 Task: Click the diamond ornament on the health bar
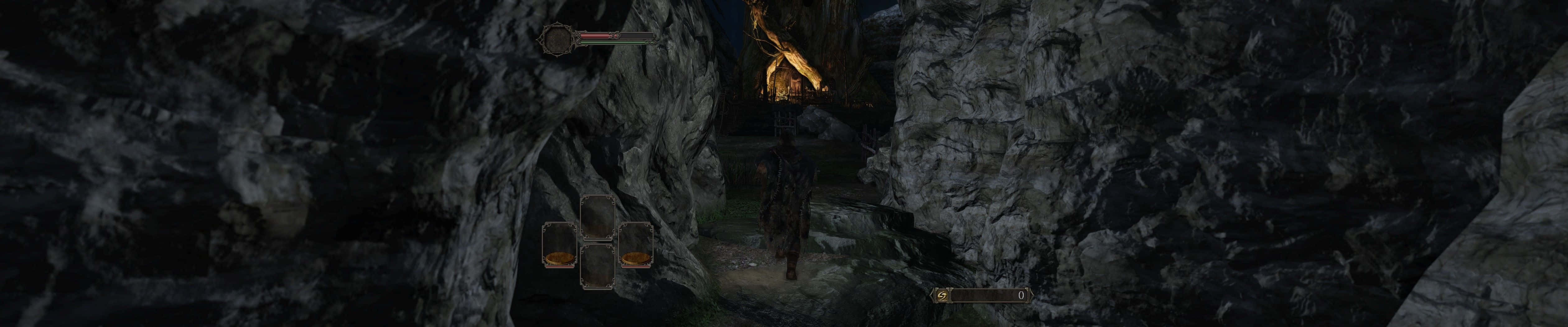(x=614, y=35)
